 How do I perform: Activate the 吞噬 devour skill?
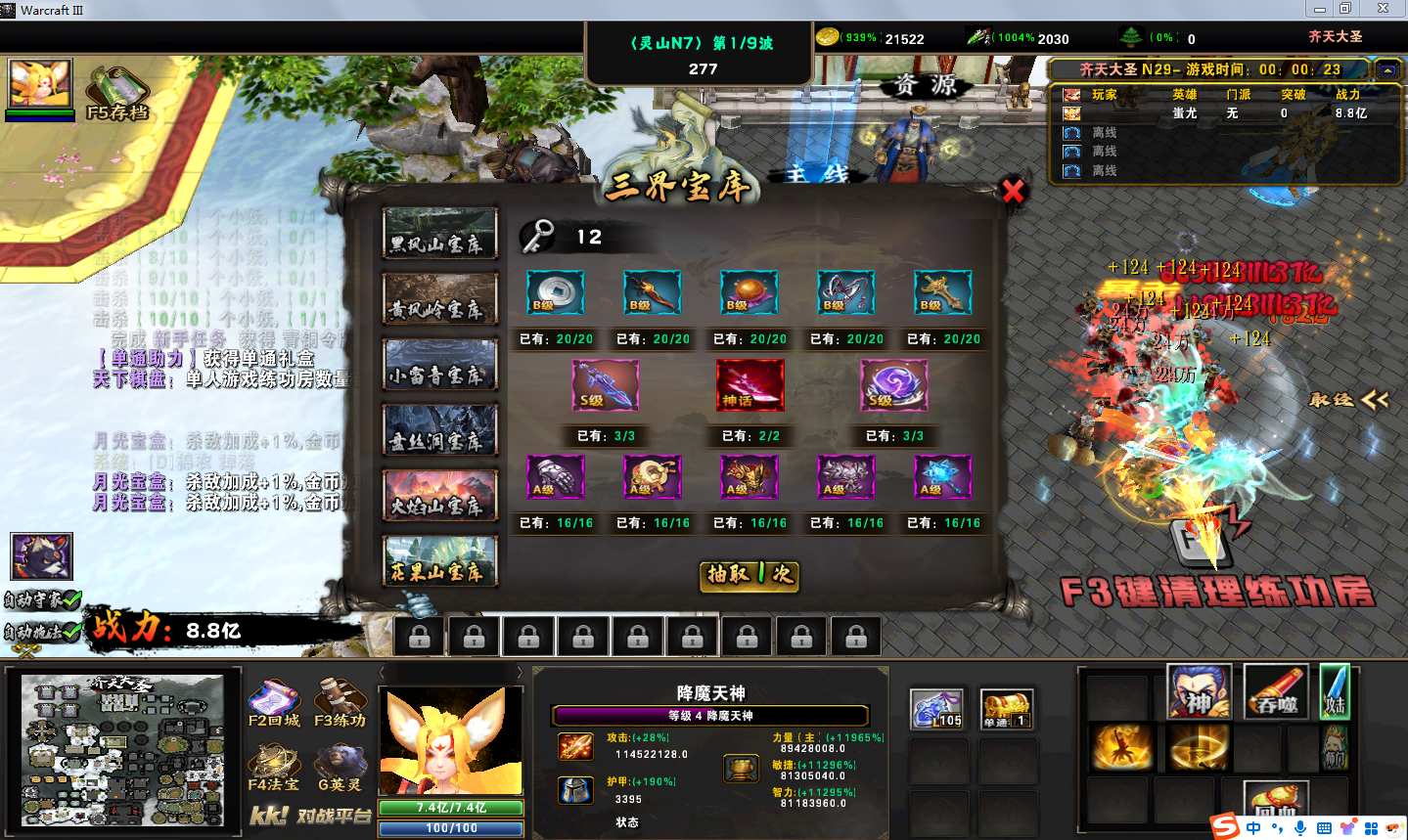point(1276,691)
